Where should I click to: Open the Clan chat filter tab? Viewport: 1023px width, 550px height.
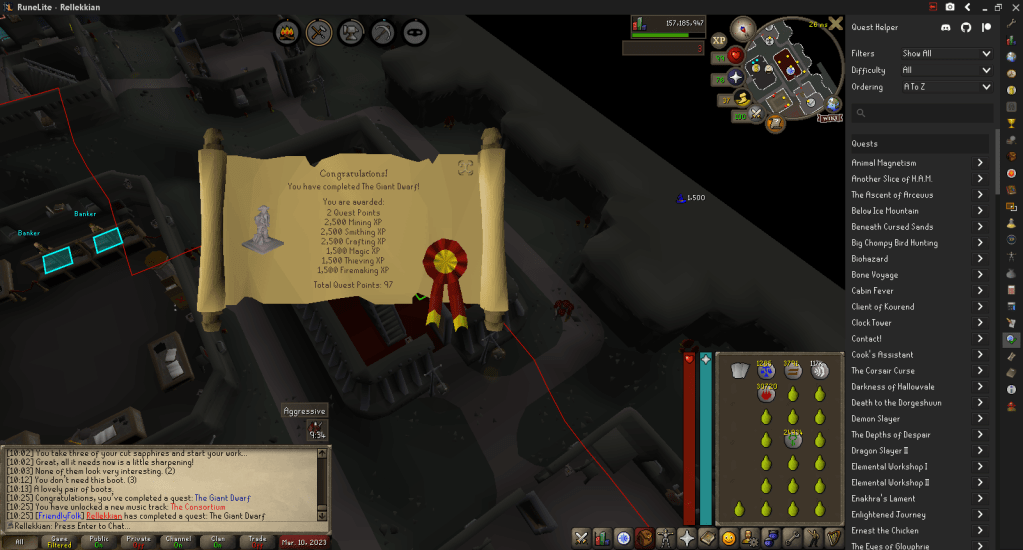tap(219, 541)
